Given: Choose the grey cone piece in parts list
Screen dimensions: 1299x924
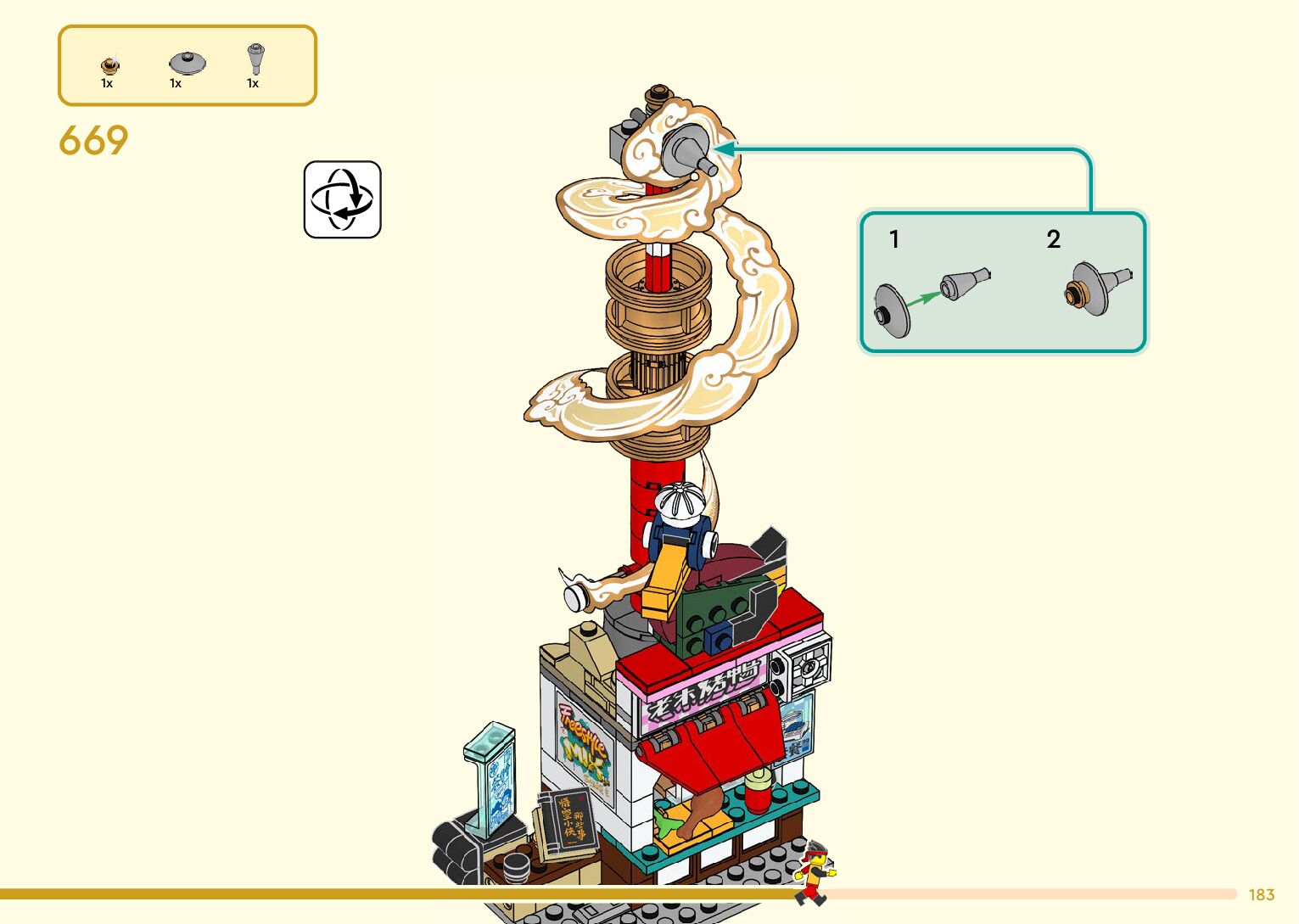Looking at the screenshot, I should pos(255,59).
